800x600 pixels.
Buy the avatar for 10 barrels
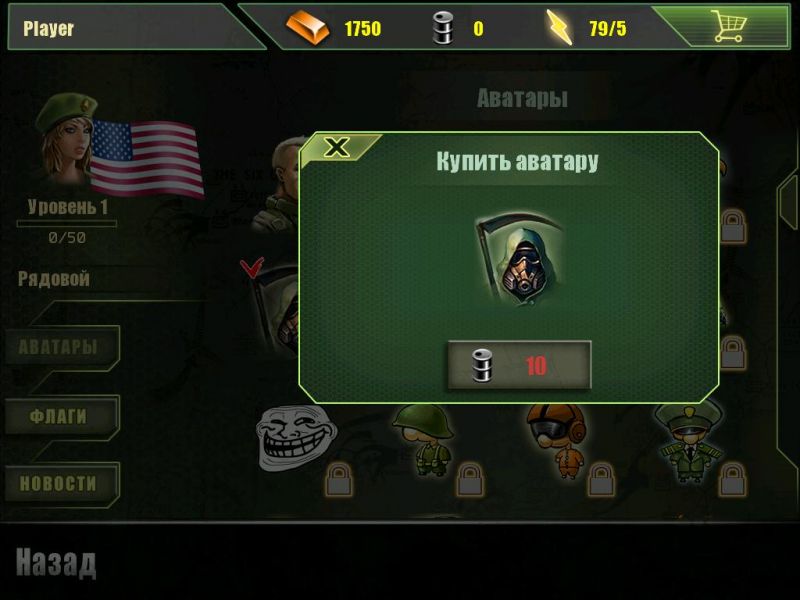click(518, 365)
